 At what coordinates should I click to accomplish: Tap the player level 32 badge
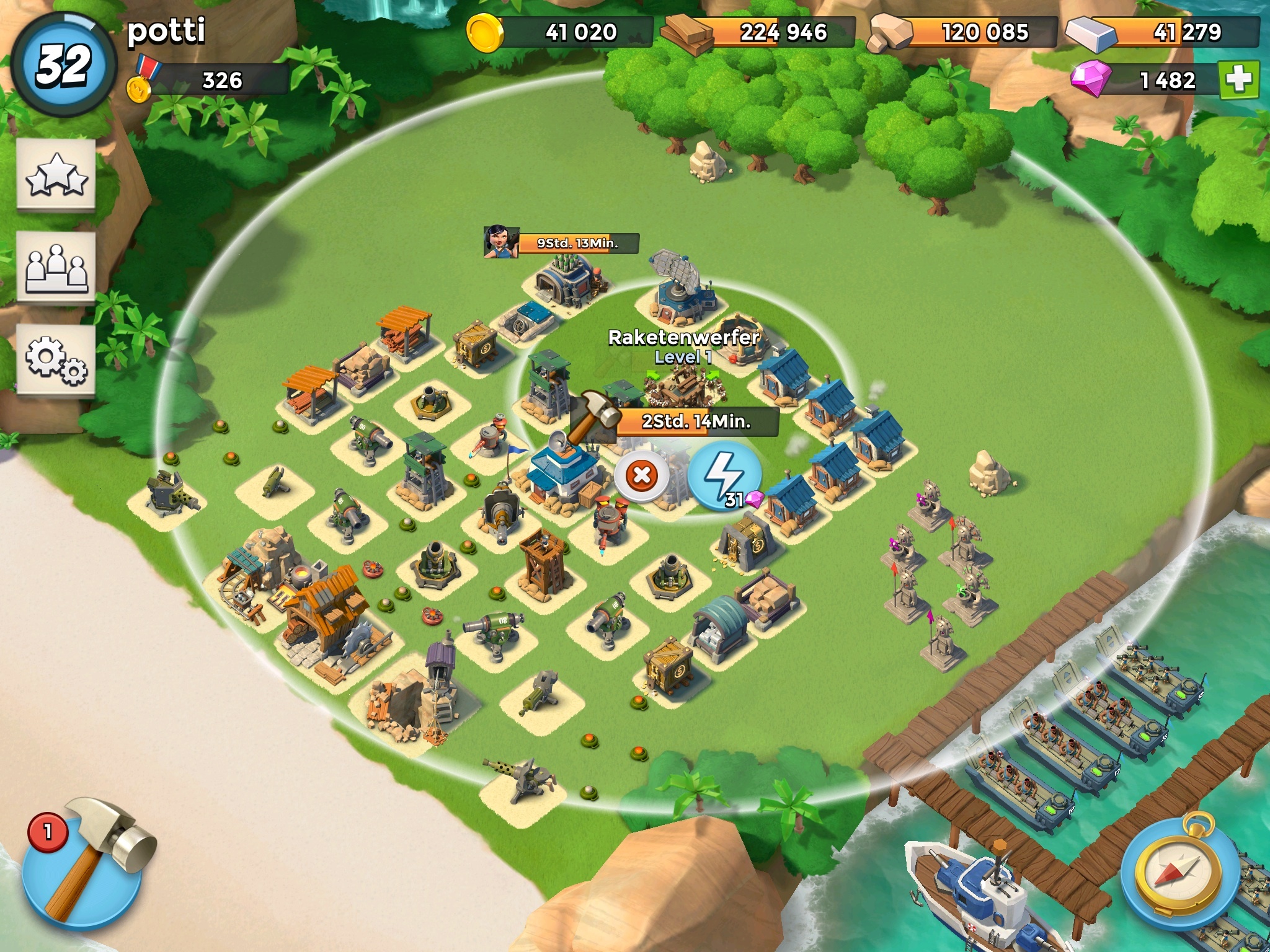point(64,65)
